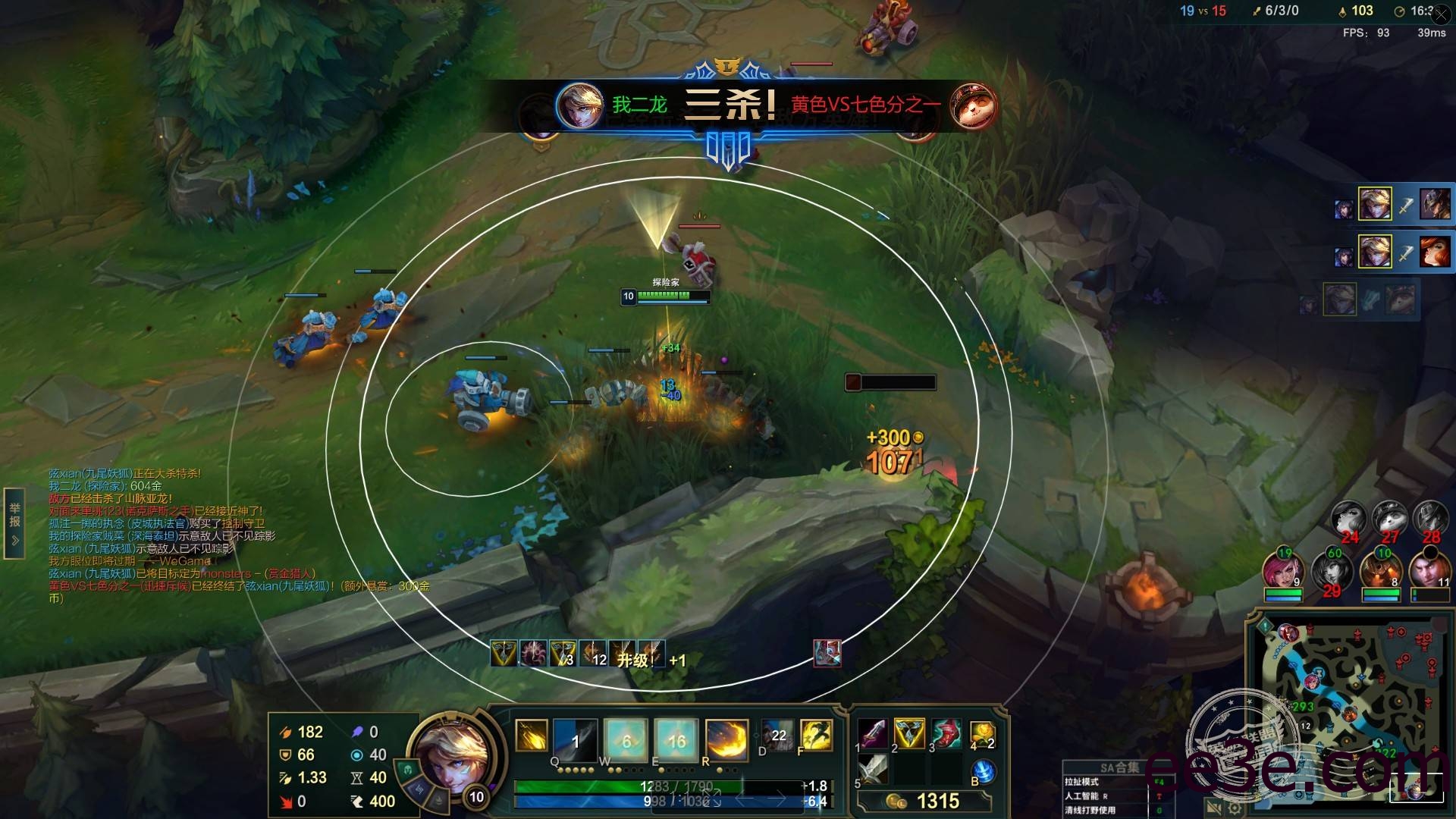Select the yellow triangle item in slot 2
Image resolution: width=1456 pixels, height=819 pixels.
point(909,734)
